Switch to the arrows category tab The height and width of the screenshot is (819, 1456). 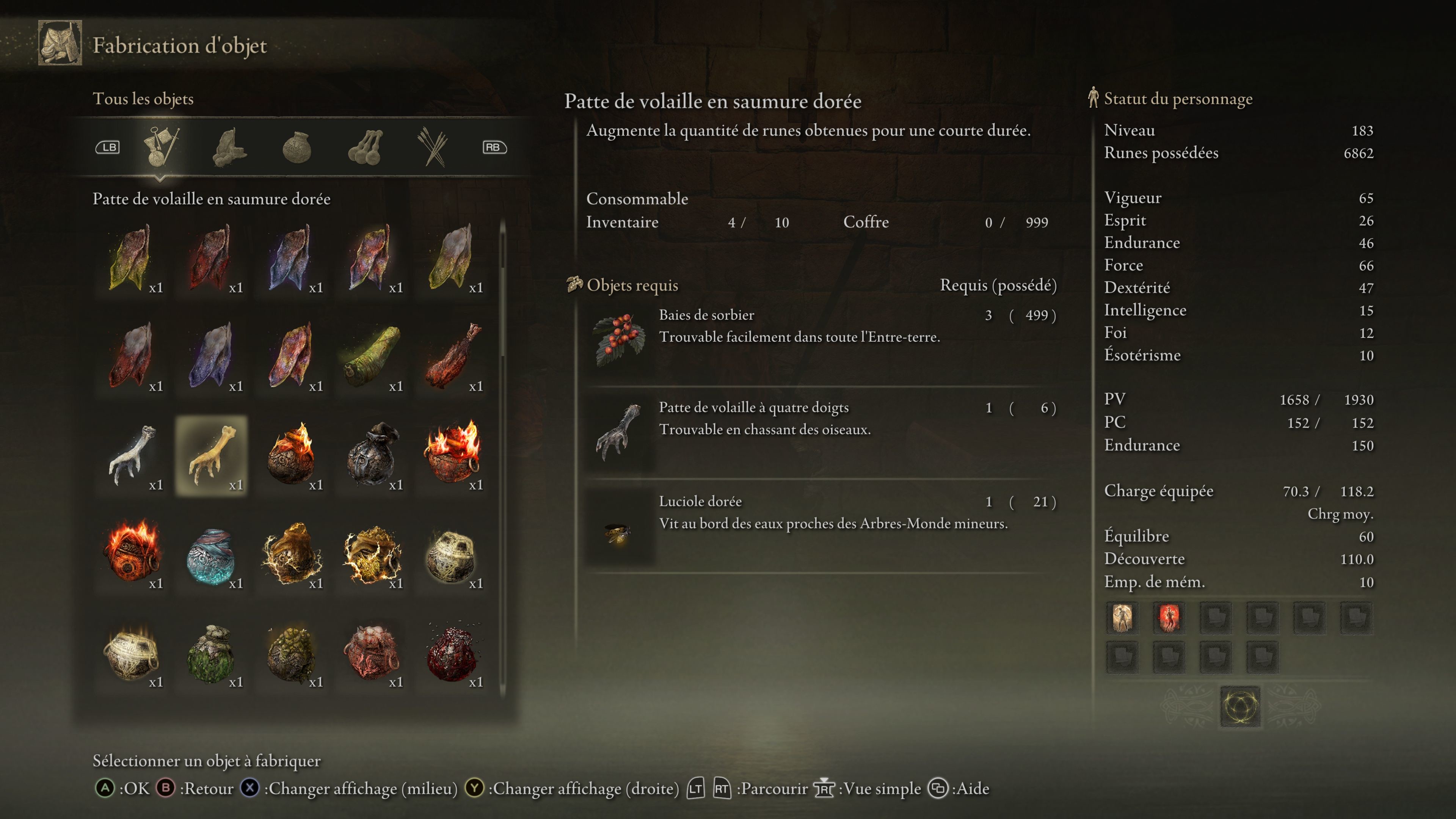pos(432,147)
